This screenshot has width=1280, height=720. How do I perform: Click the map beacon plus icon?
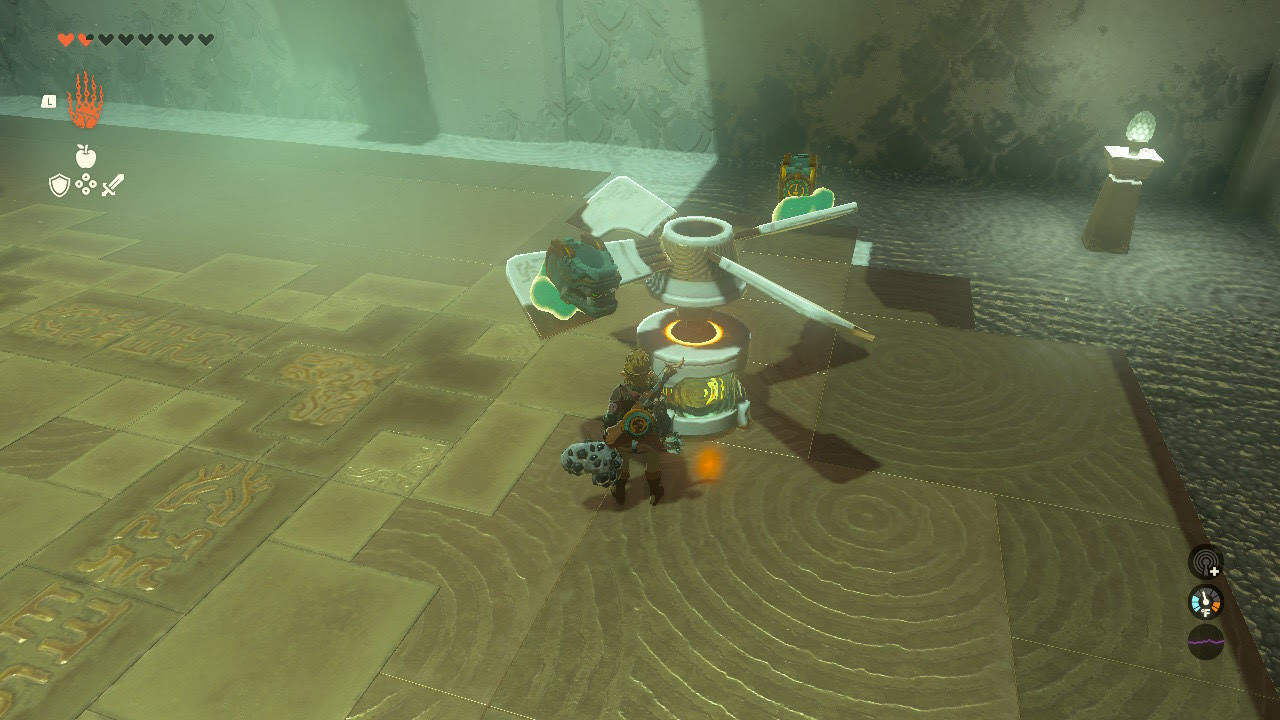[x=1204, y=565]
